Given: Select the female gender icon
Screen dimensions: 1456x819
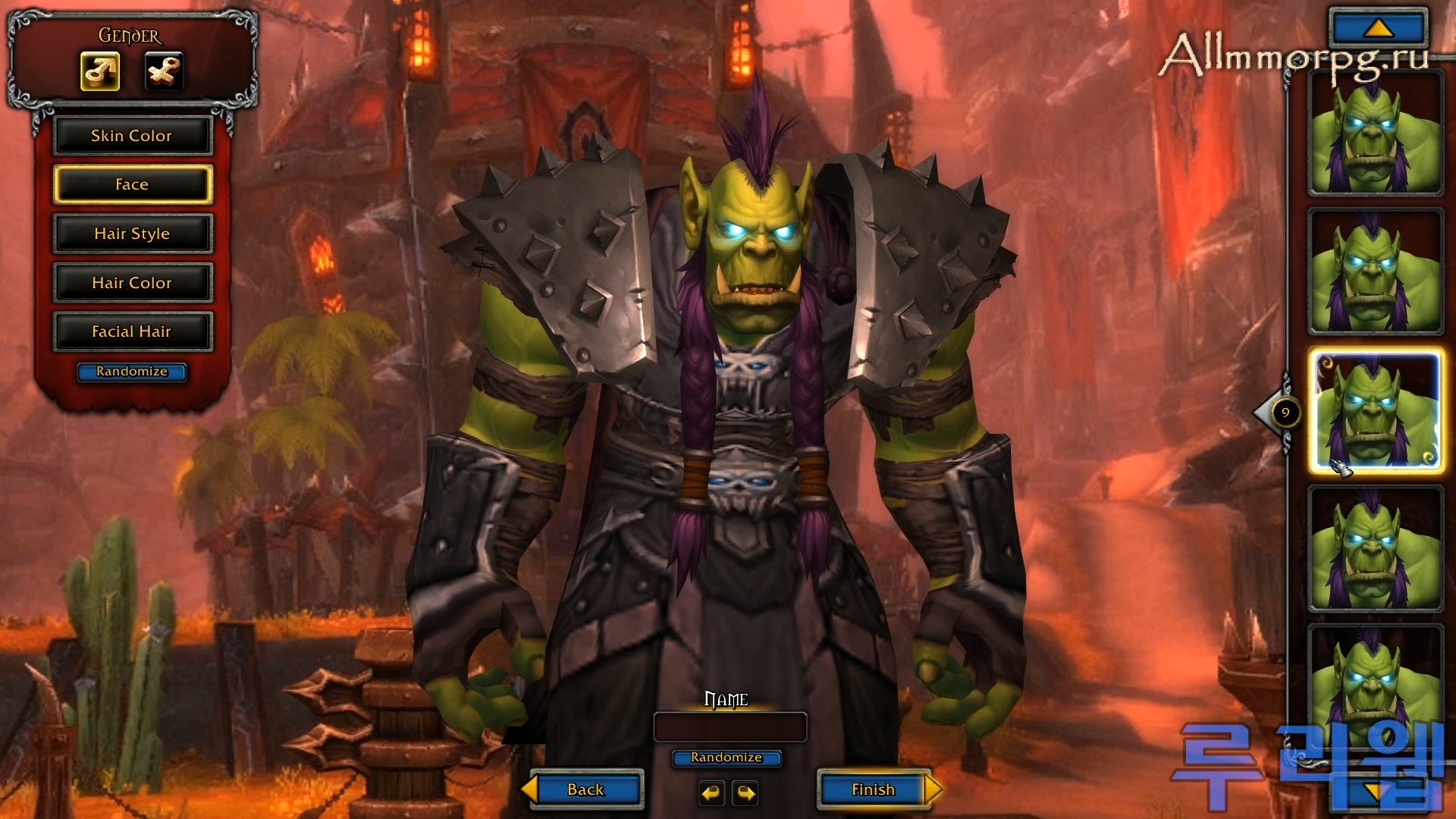Looking at the screenshot, I should tap(164, 72).
